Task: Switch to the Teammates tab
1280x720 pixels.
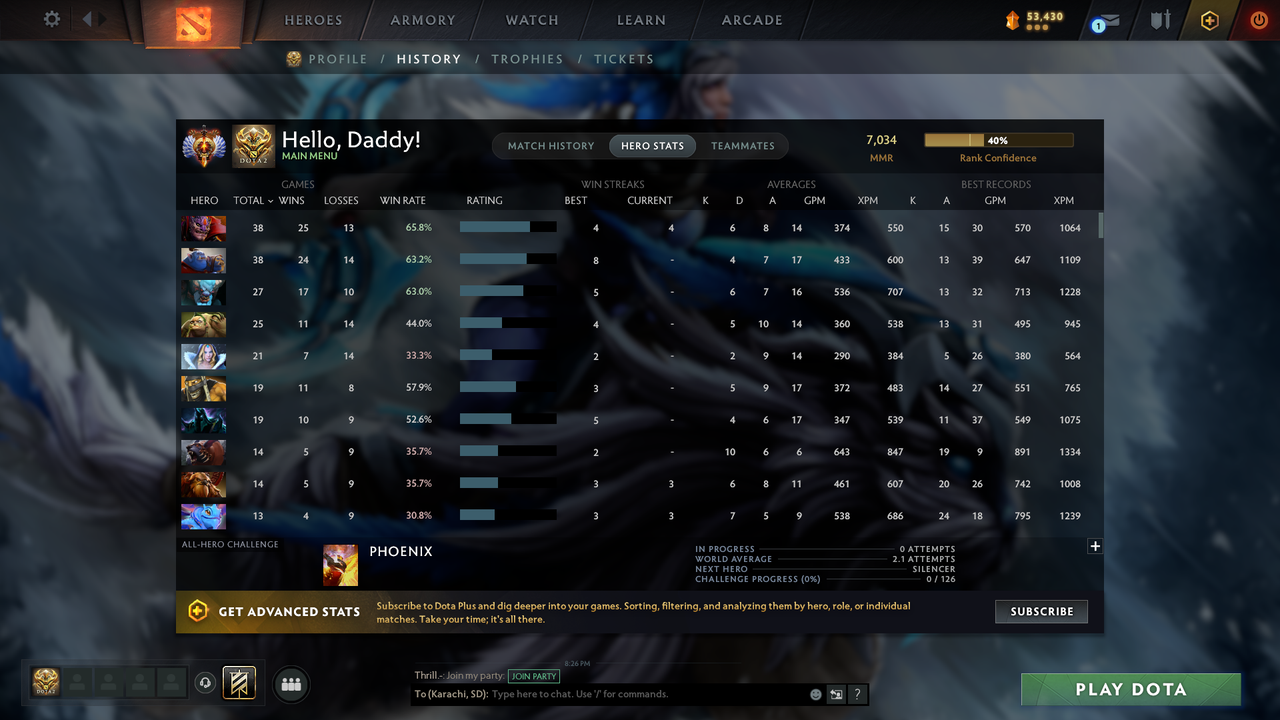Action: pos(743,145)
